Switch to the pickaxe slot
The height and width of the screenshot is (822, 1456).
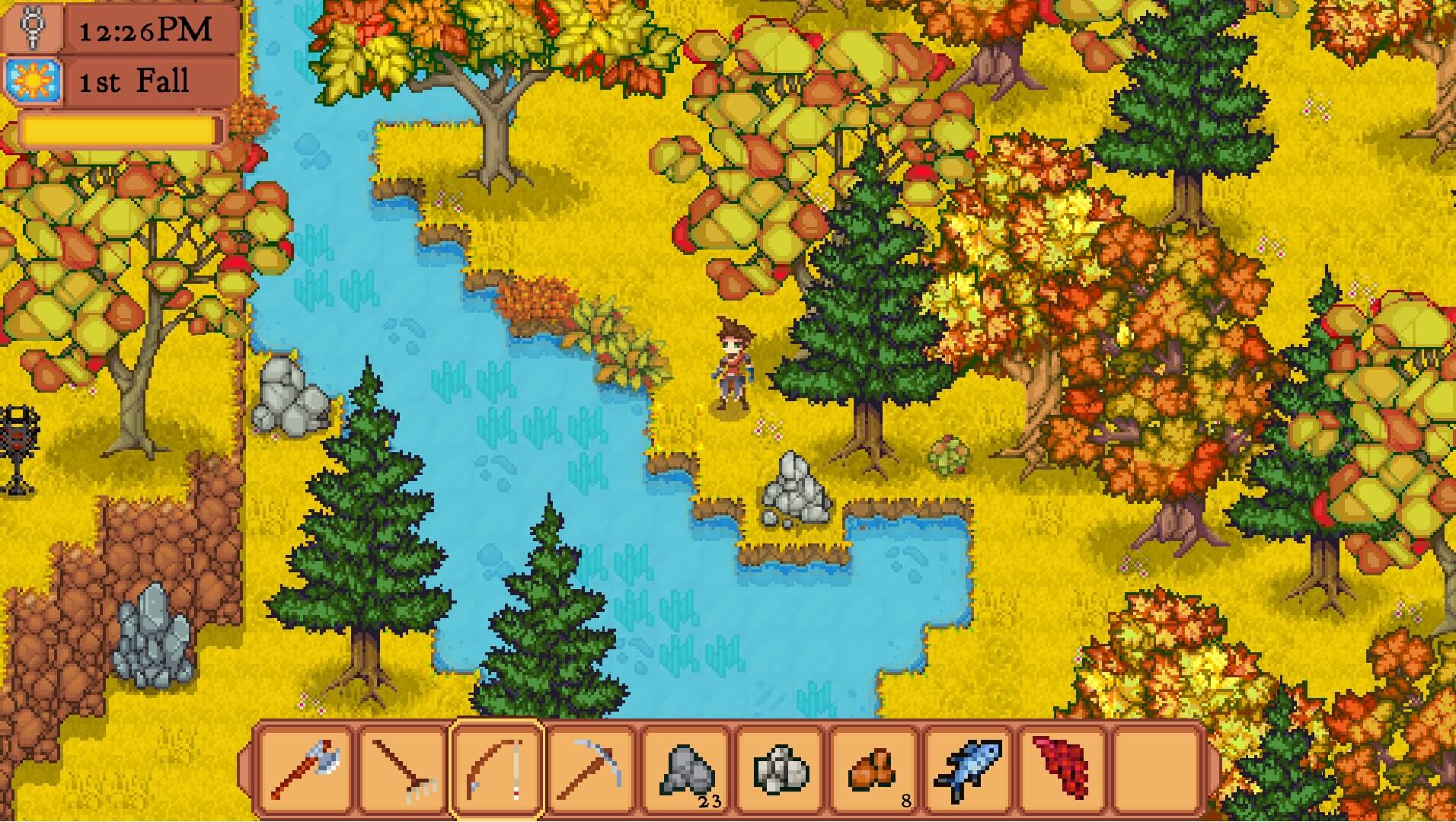(592, 769)
